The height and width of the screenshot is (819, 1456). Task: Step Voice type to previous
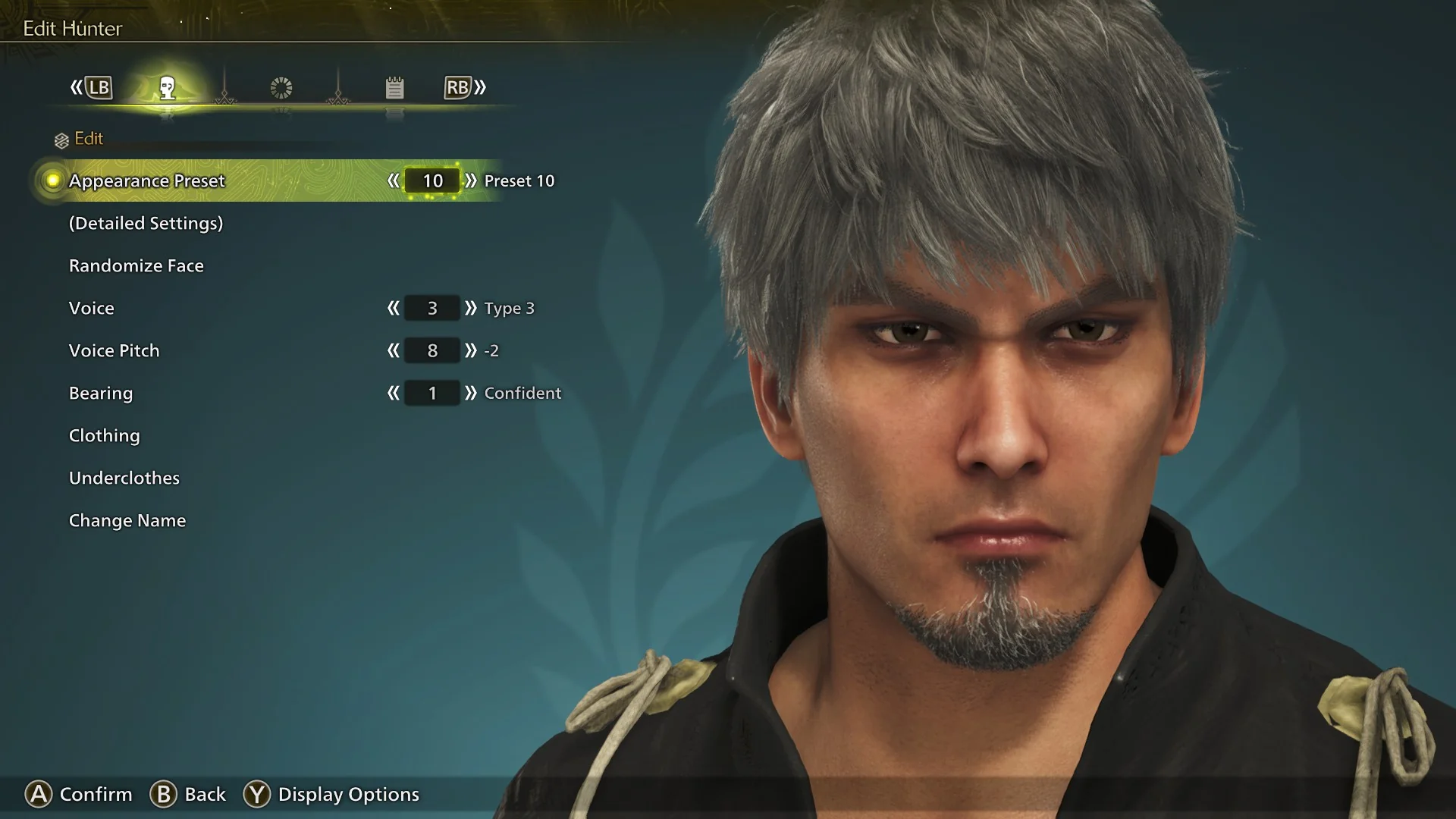click(393, 308)
